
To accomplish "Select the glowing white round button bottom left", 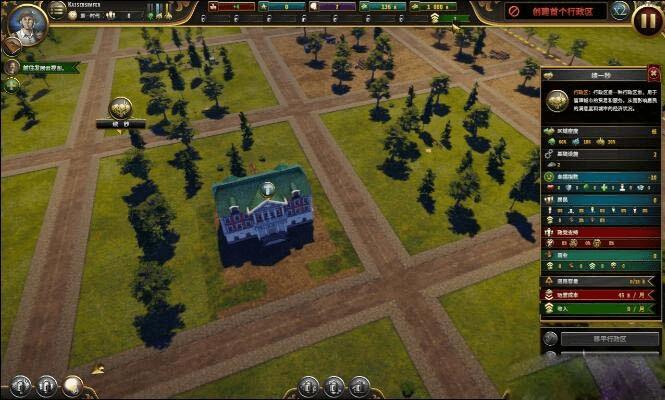I will [72, 385].
